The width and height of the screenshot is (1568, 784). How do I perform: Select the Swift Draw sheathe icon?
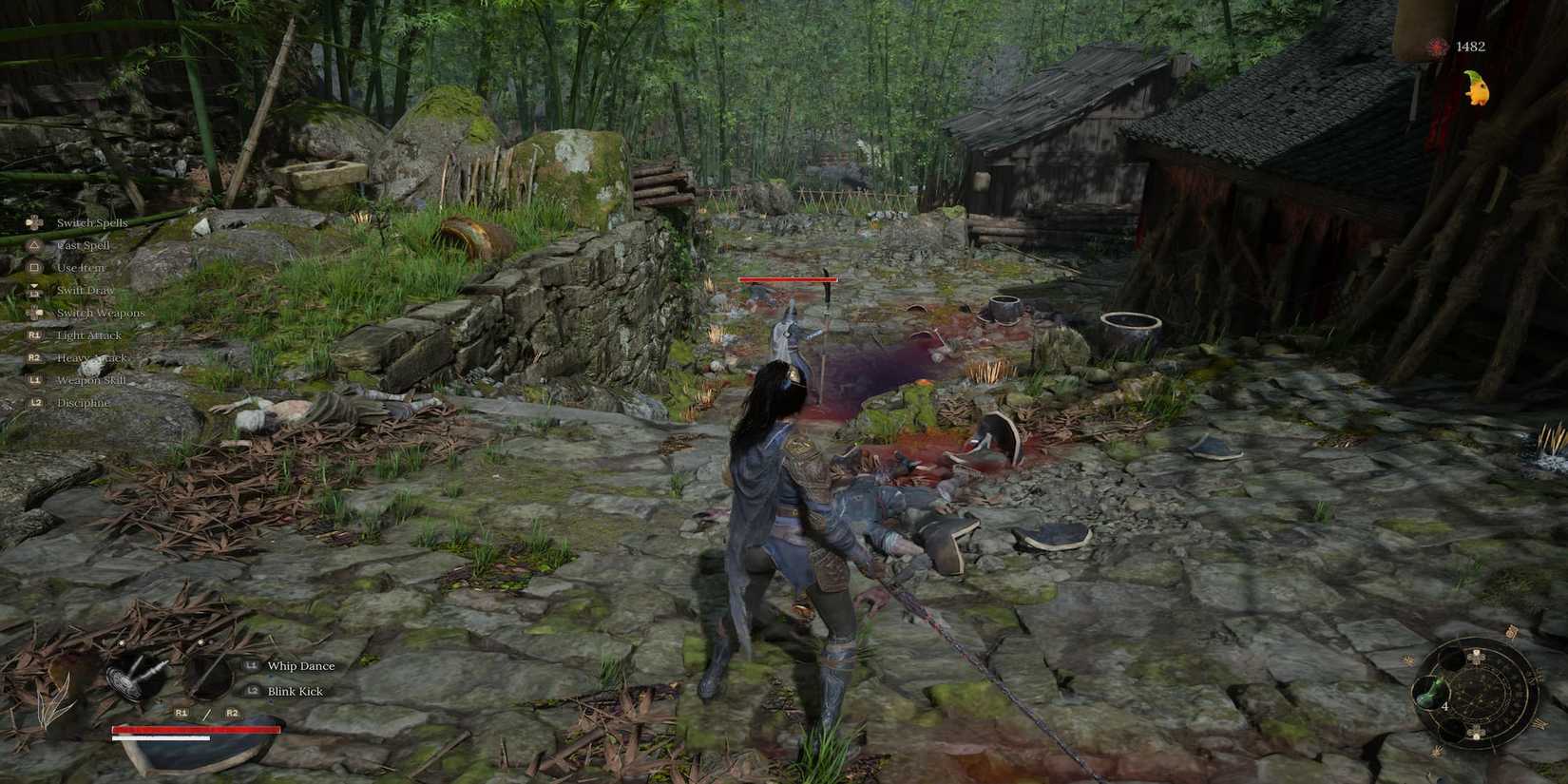(x=35, y=290)
